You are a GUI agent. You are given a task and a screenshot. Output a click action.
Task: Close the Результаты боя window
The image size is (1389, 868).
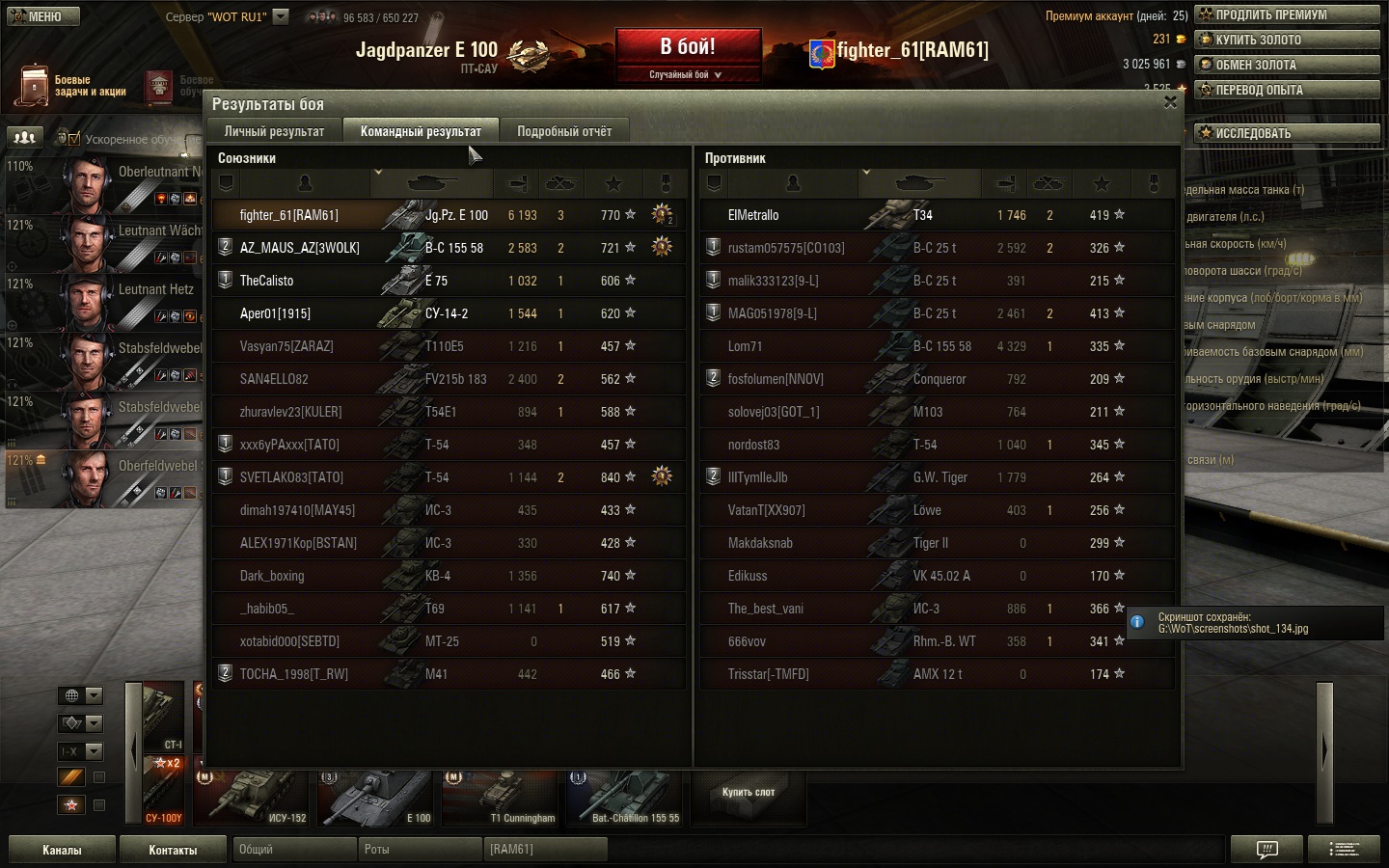[1170, 102]
